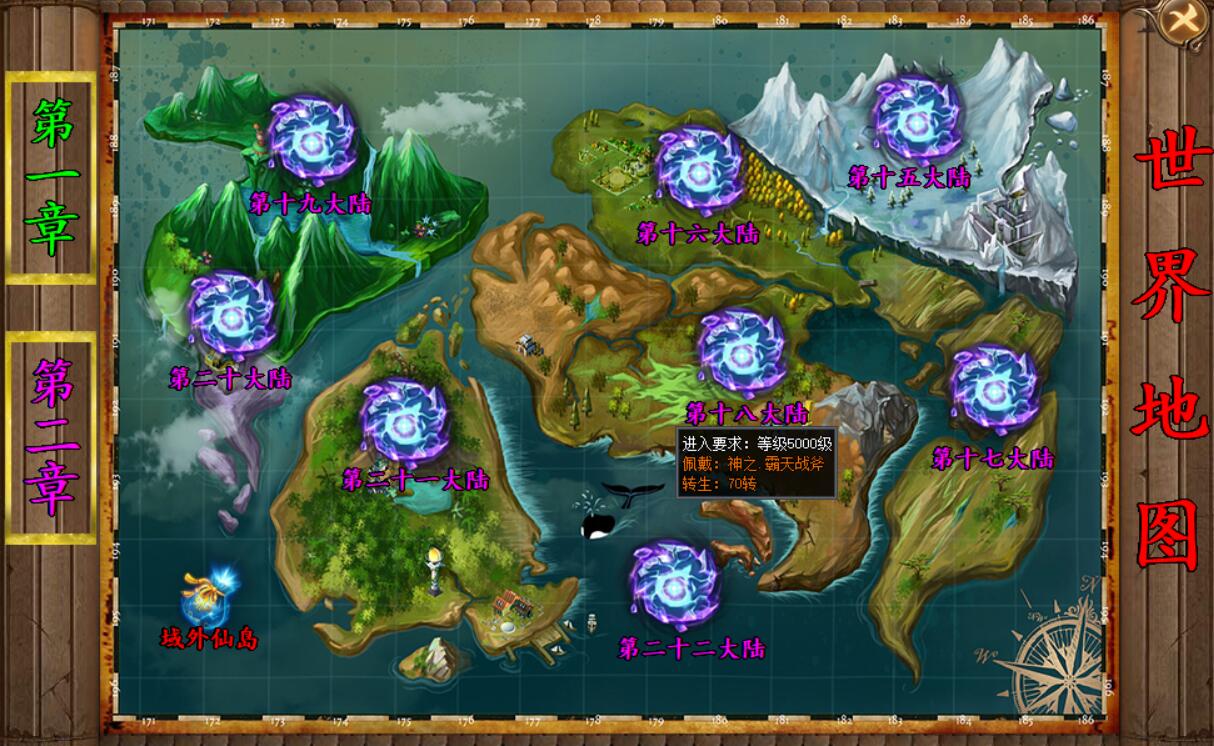Enter the 第二十大陆 portal
This screenshot has height=746, width=1214.
(x=231, y=316)
